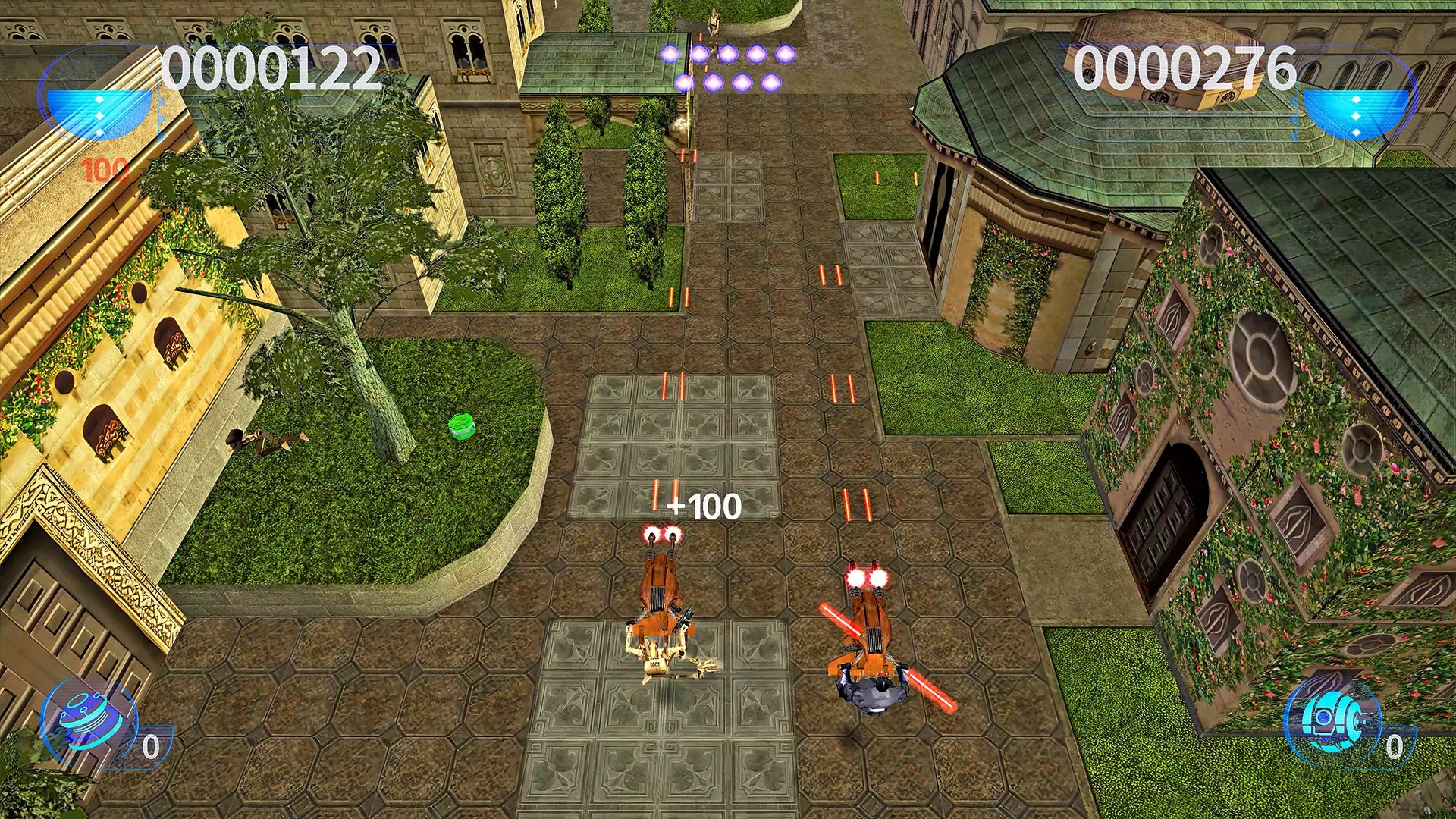The height and width of the screenshot is (819, 1456).
Task: Click the battle droid enemy on the plaza tiles
Action: coord(656,656)
